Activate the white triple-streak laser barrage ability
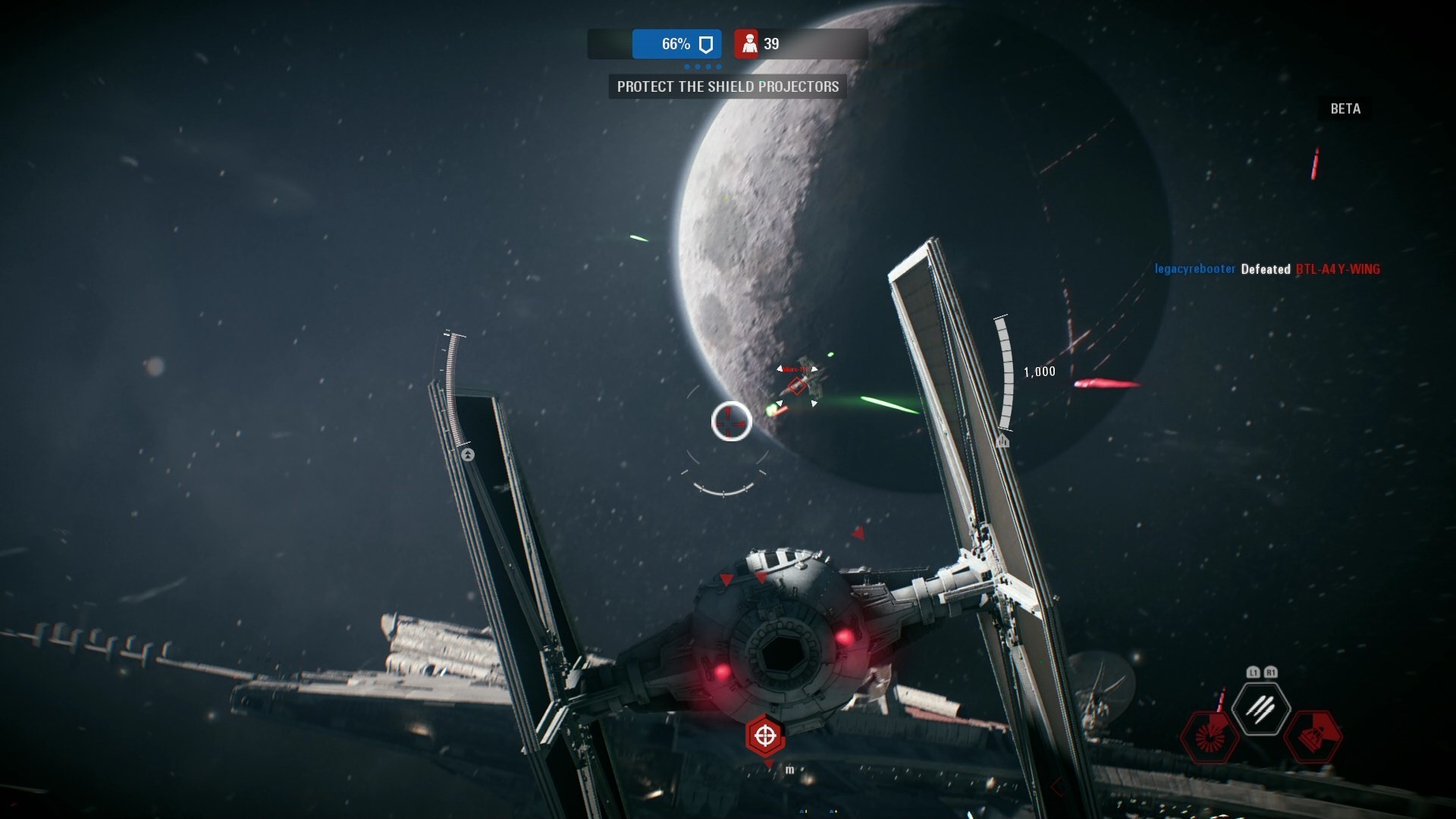This screenshot has width=1456, height=819. (x=1260, y=709)
